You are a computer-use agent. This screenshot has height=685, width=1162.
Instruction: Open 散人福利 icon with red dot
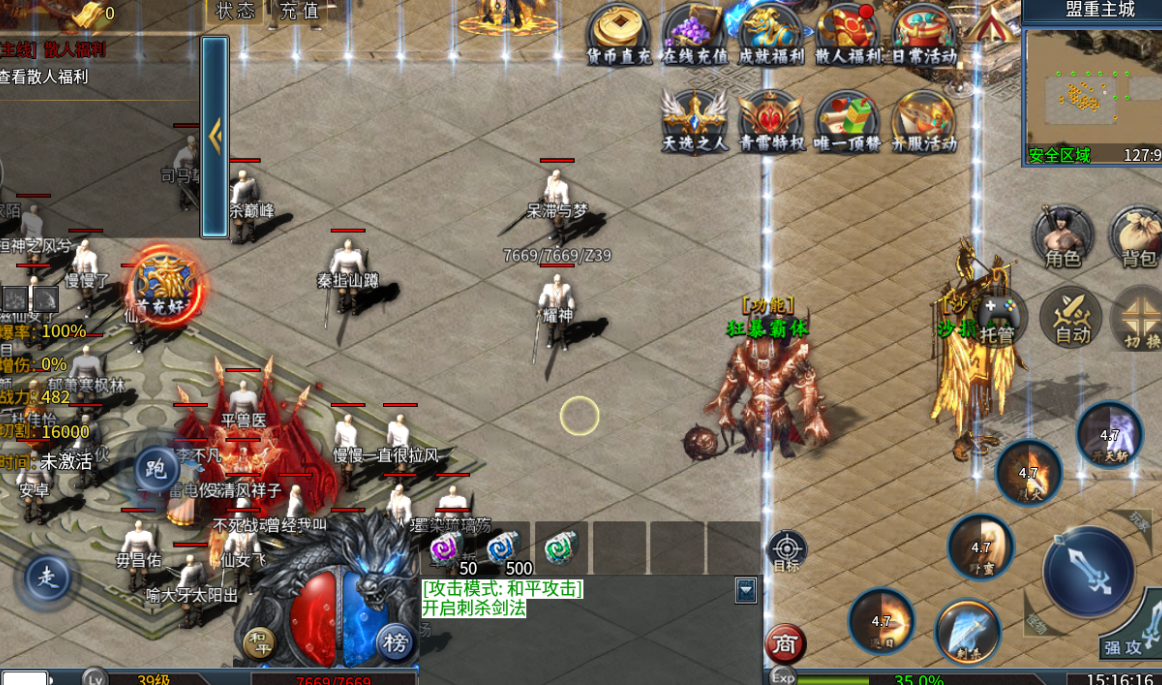(x=846, y=35)
